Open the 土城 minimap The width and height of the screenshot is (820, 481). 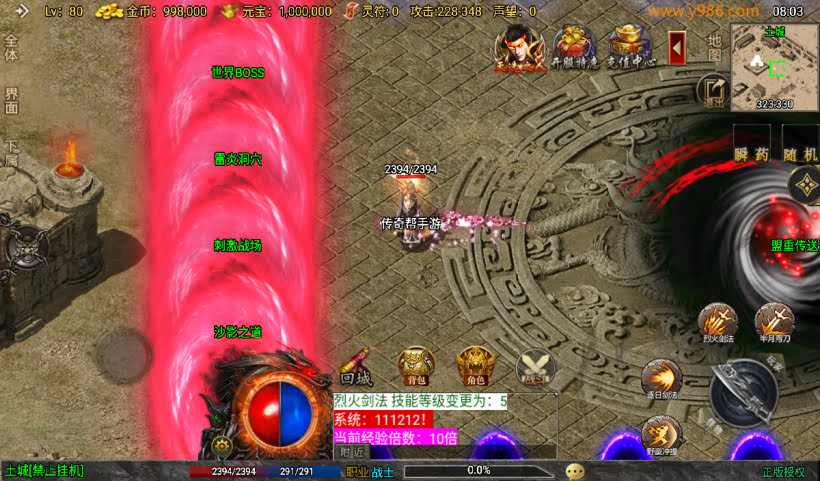pos(774,66)
